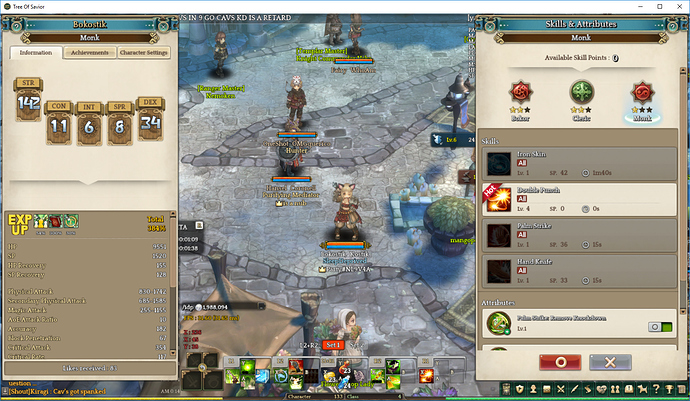Open the Character Settings tab
Image resolution: width=690 pixels, height=401 pixels.
click(x=144, y=53)
